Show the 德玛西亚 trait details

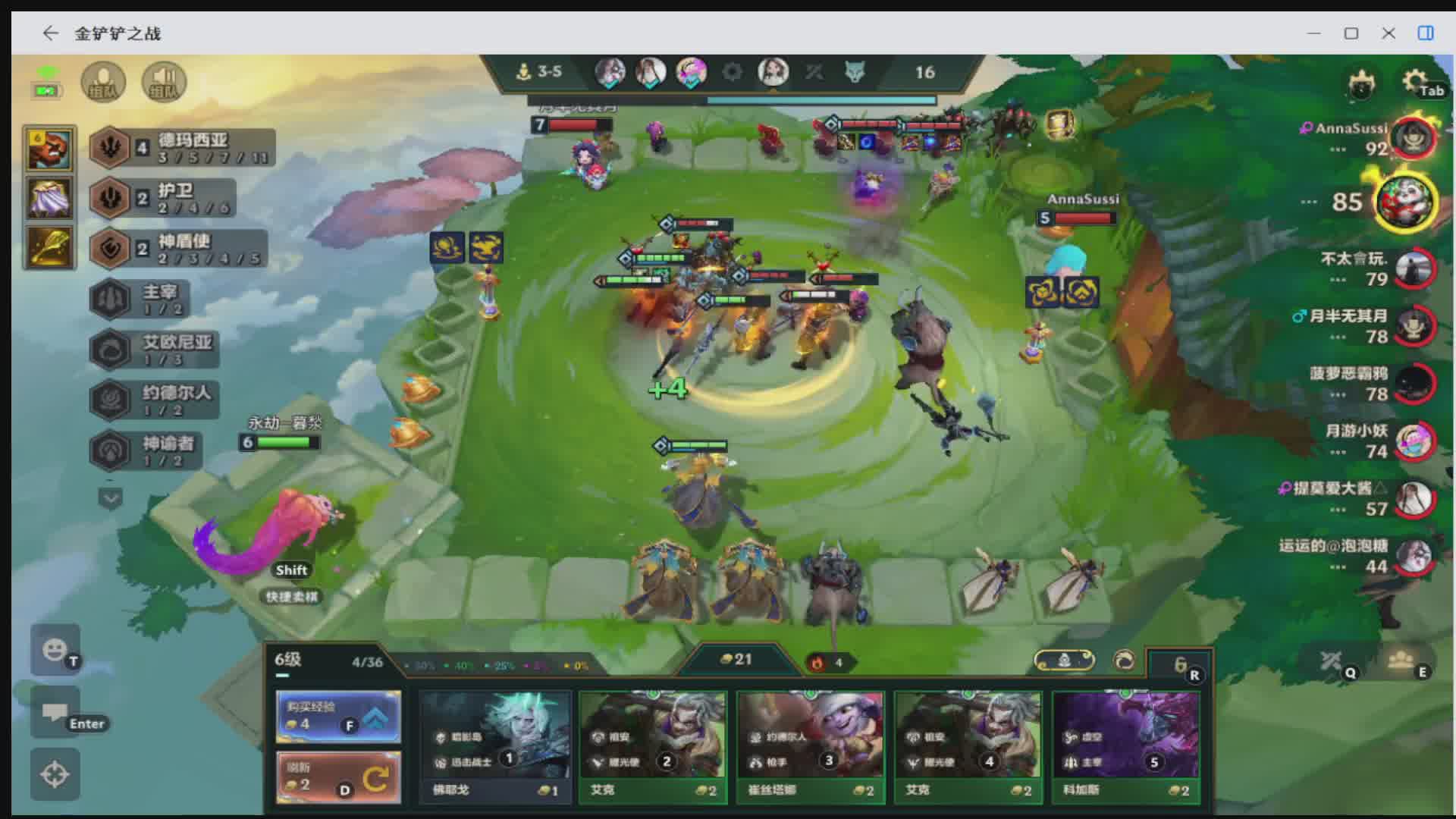pyautogui.click(x=182, y=148)
